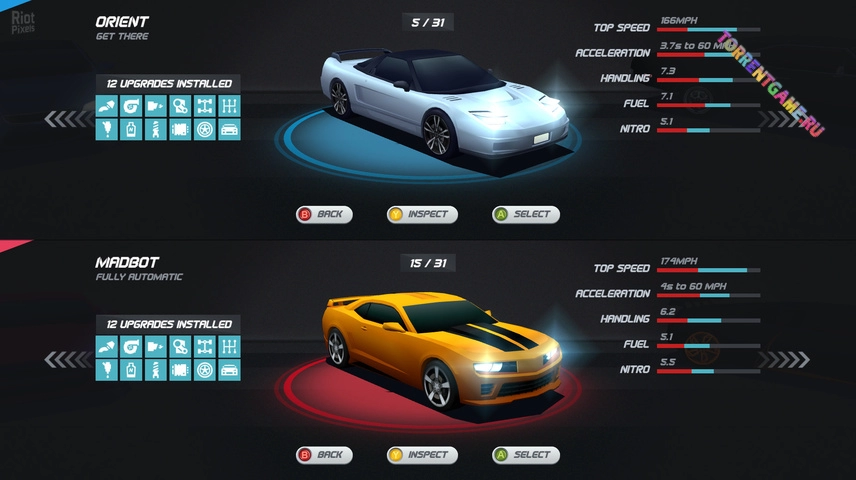Click Madbot's spark plug upgrade icon
856x480 pixels.
click(107, 370)
